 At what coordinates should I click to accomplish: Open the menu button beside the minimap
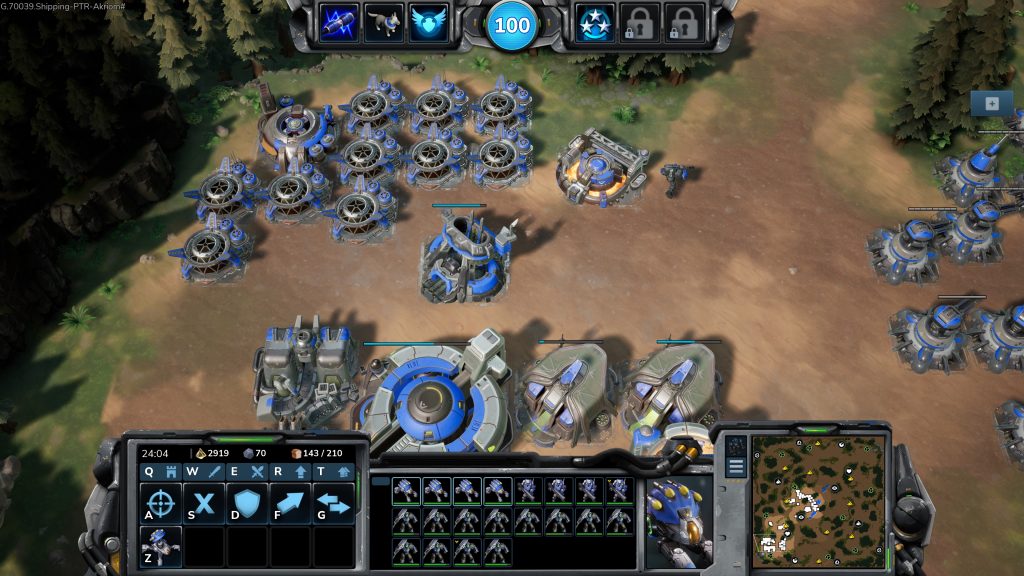(x=736, y=466)
